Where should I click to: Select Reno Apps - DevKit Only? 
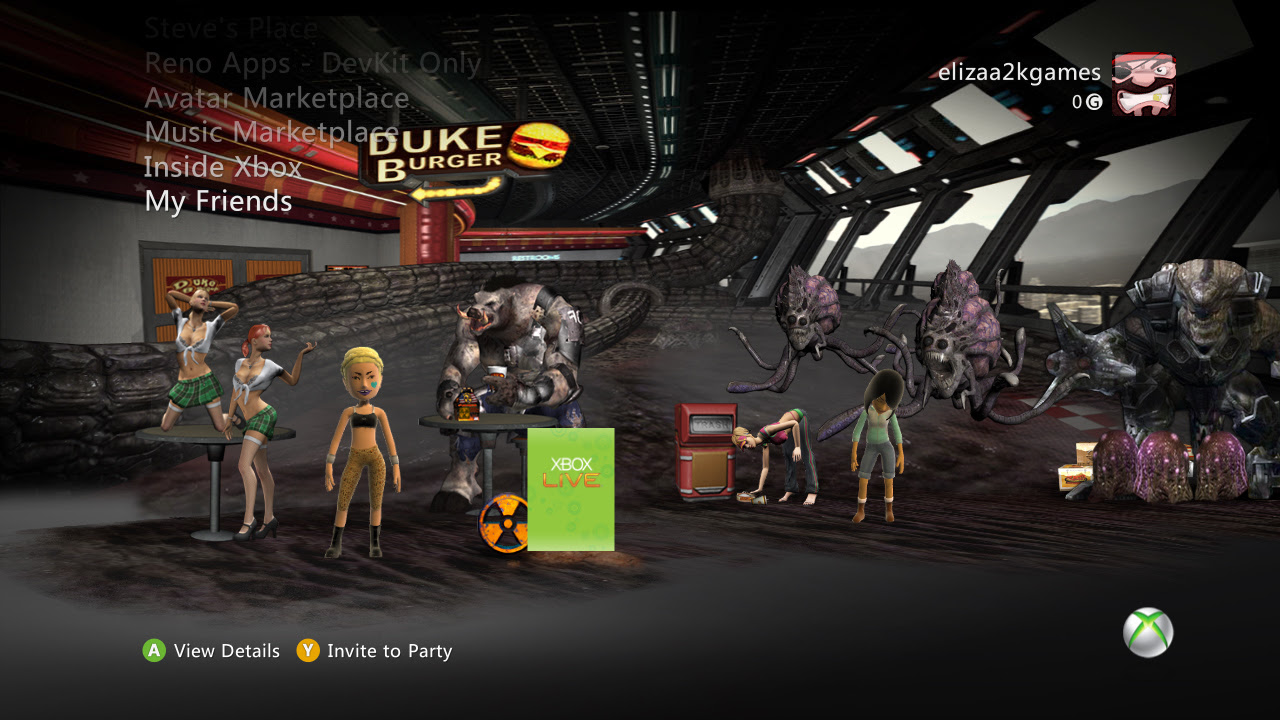coord(312,63)
